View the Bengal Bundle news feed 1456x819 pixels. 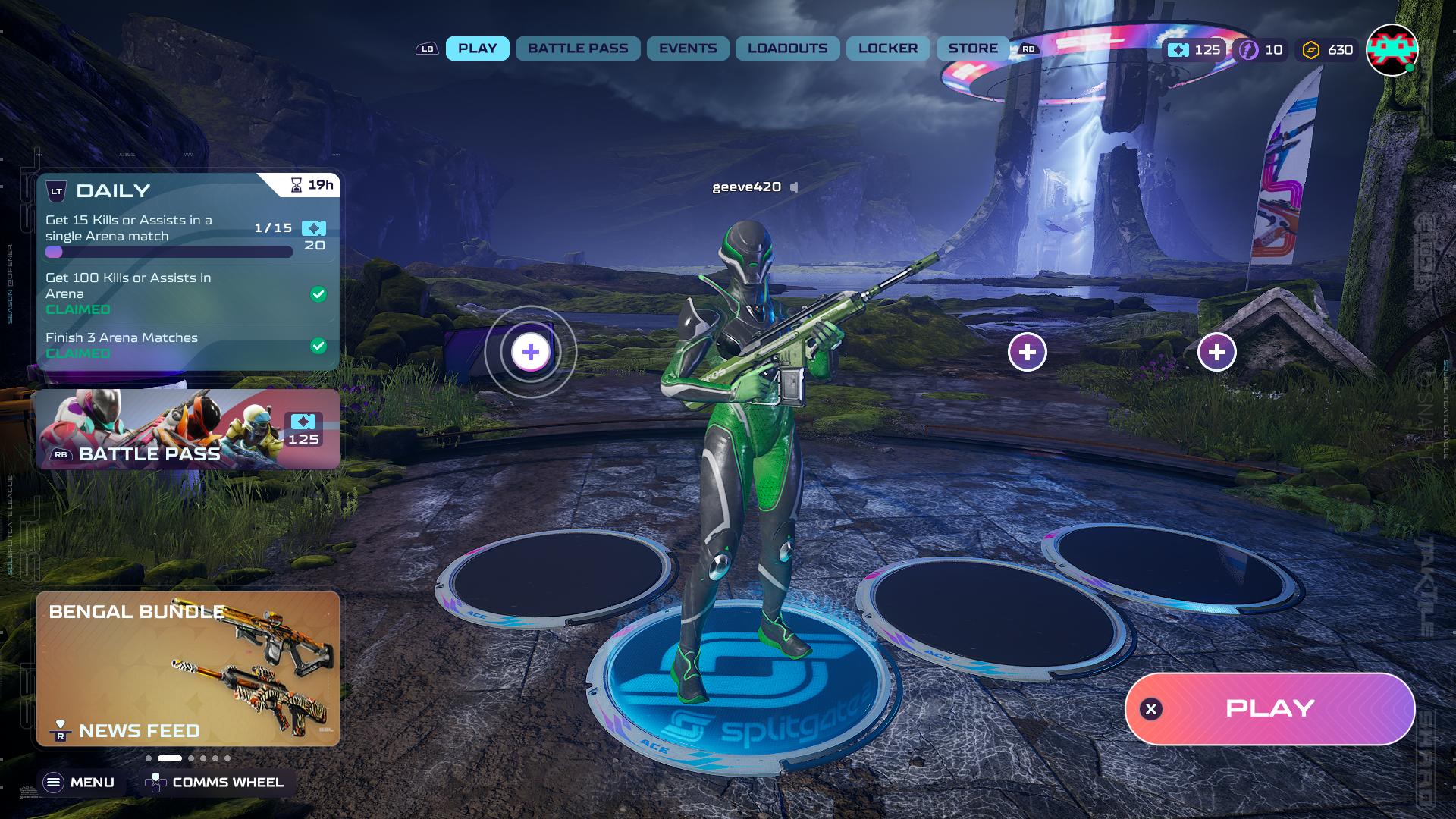click(x=187, y=669)
